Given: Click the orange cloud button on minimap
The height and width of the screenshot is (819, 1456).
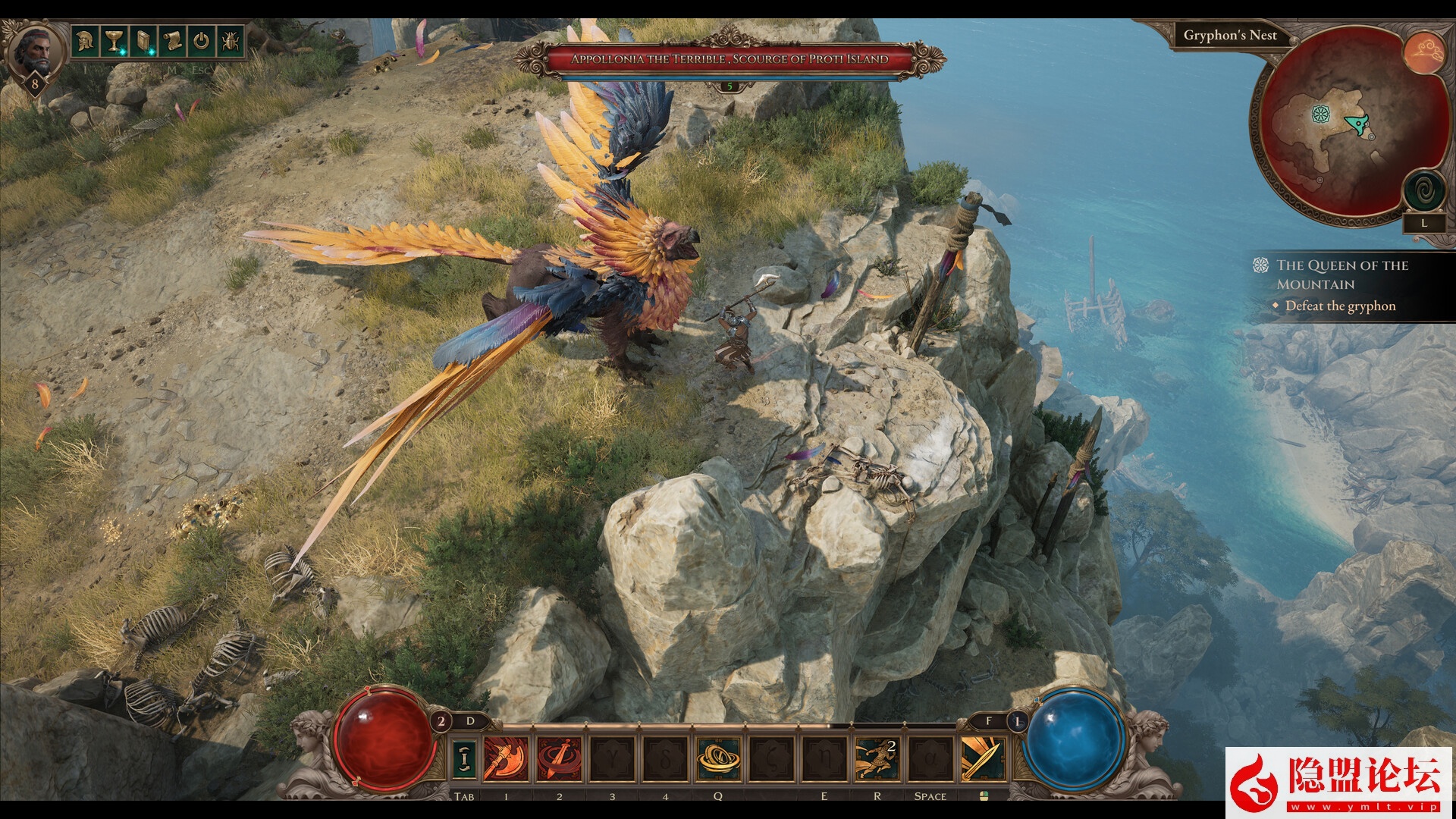Looking at the screenshot, I should (x=1423, y=52).
